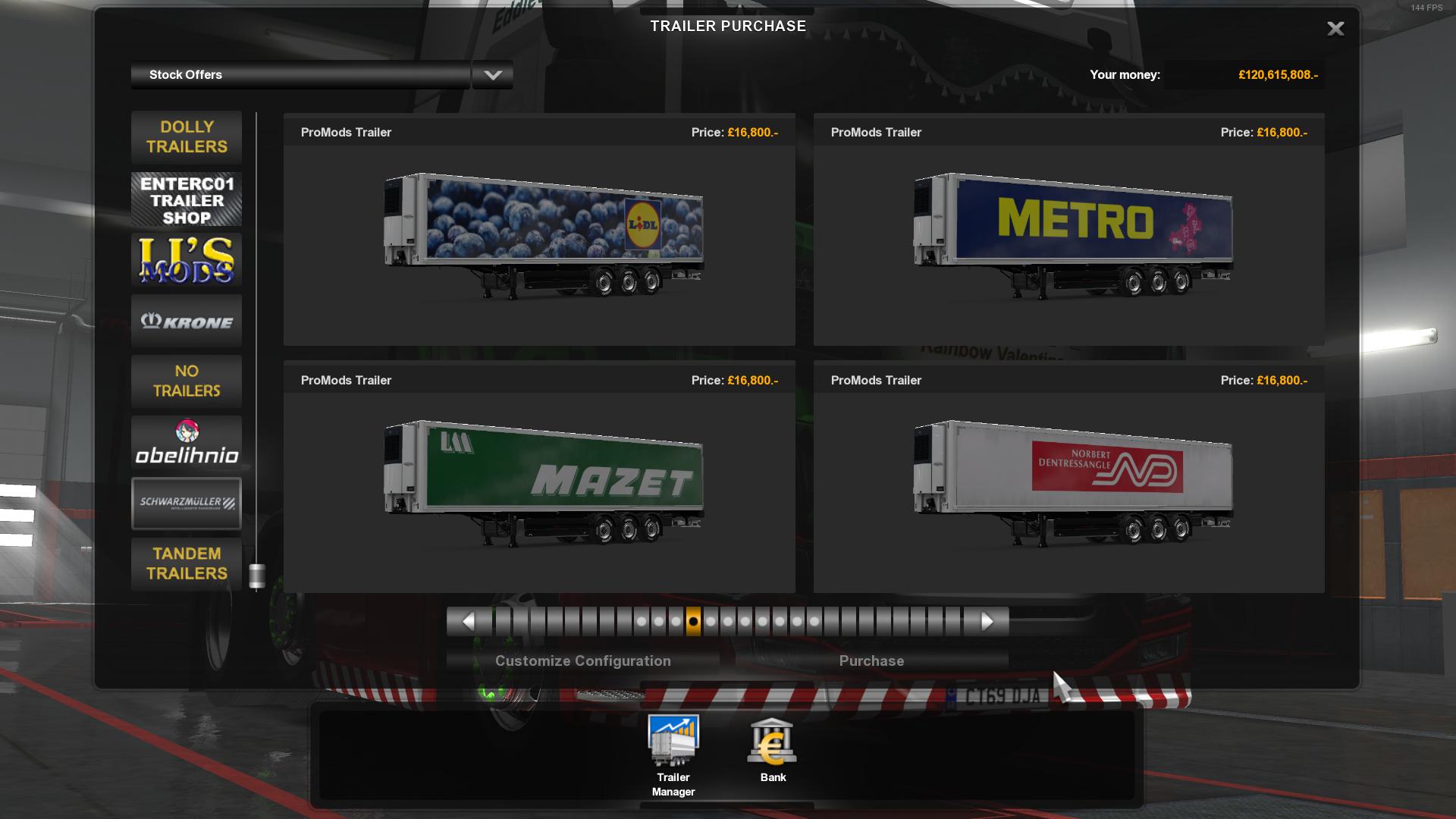Click the Customize Configuration button
The width and height of the screenshot is (1456, 819).
point(582,661)
